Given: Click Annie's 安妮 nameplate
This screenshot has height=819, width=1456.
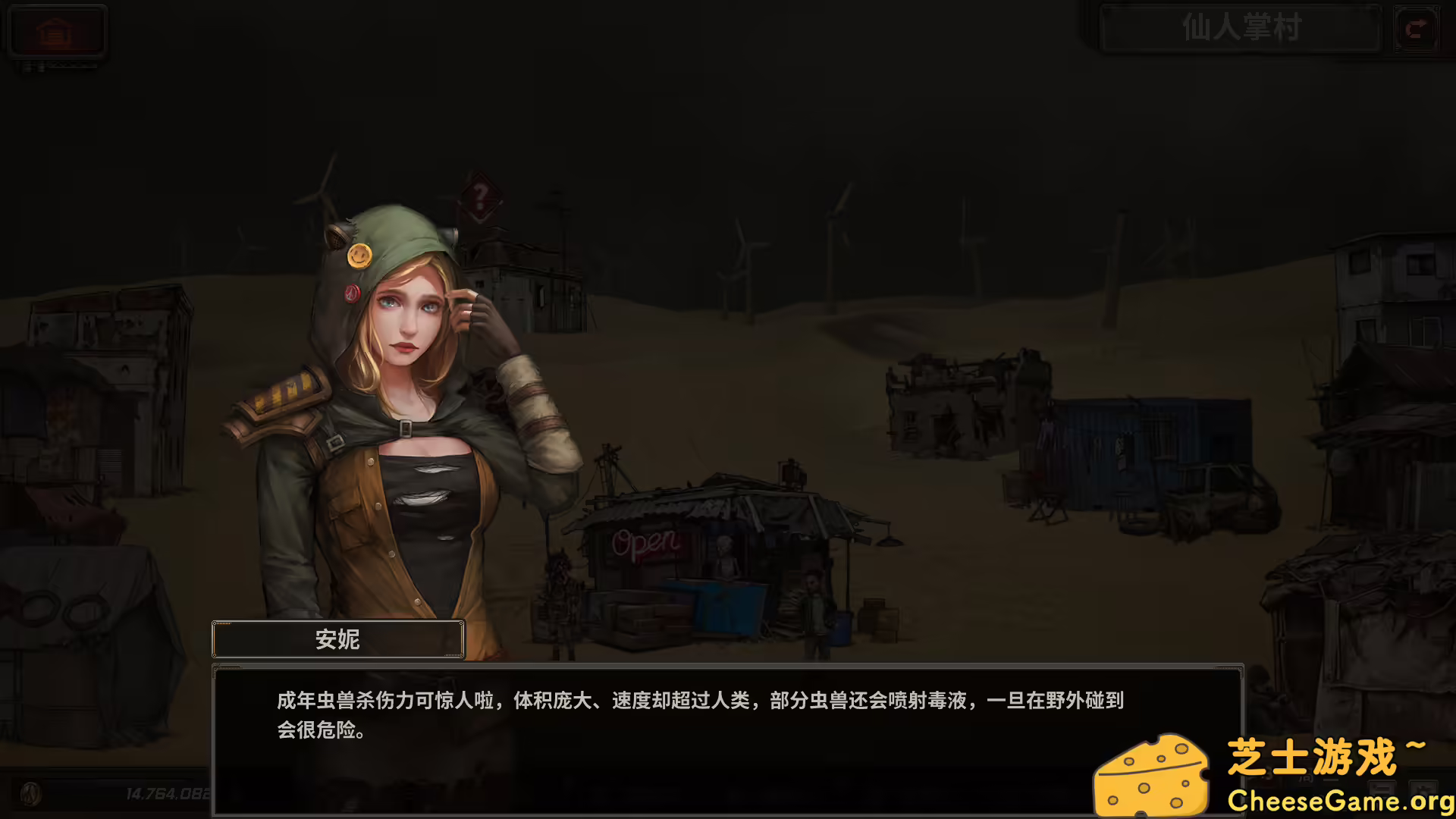Looking at the screenshot, I should [x=337, y=639].
